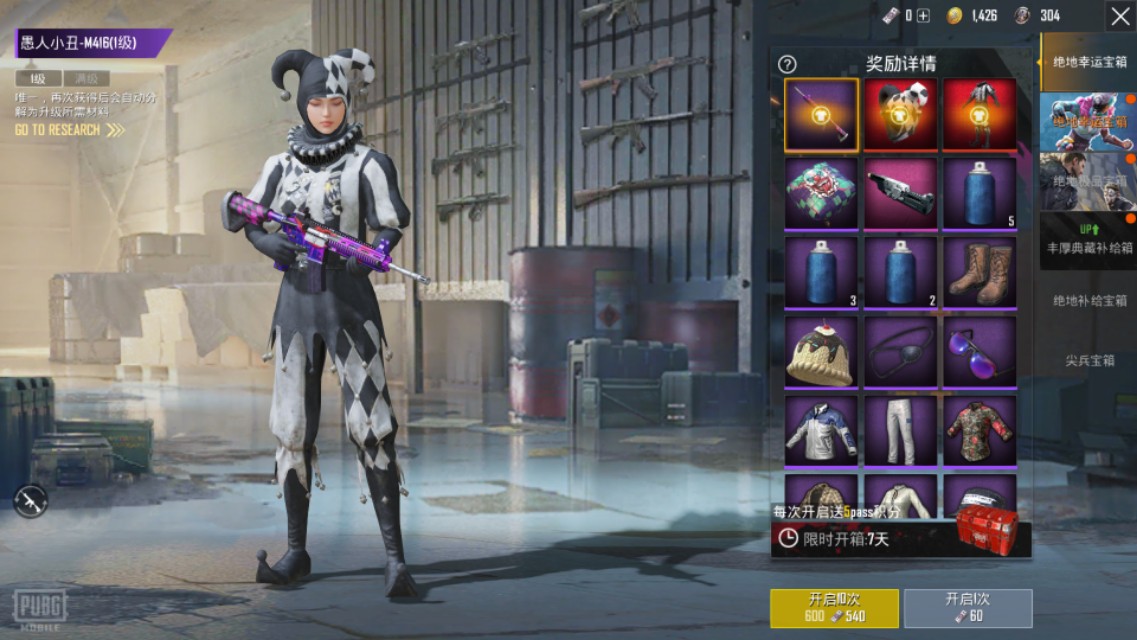This screenshot has width=1137, height=640.
Task: Select the 满级 max level preview toggle
Action: [x=87, y=79]
